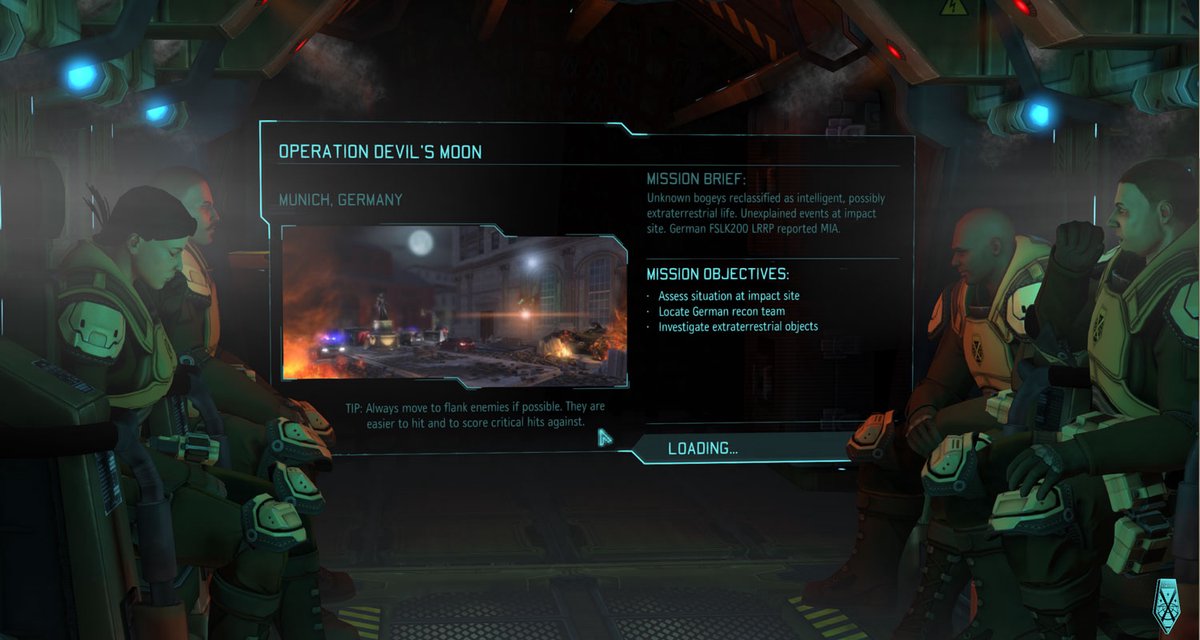
Task: Click the LOADING... button on the briefing panel
Action: (x=703, y=448)
